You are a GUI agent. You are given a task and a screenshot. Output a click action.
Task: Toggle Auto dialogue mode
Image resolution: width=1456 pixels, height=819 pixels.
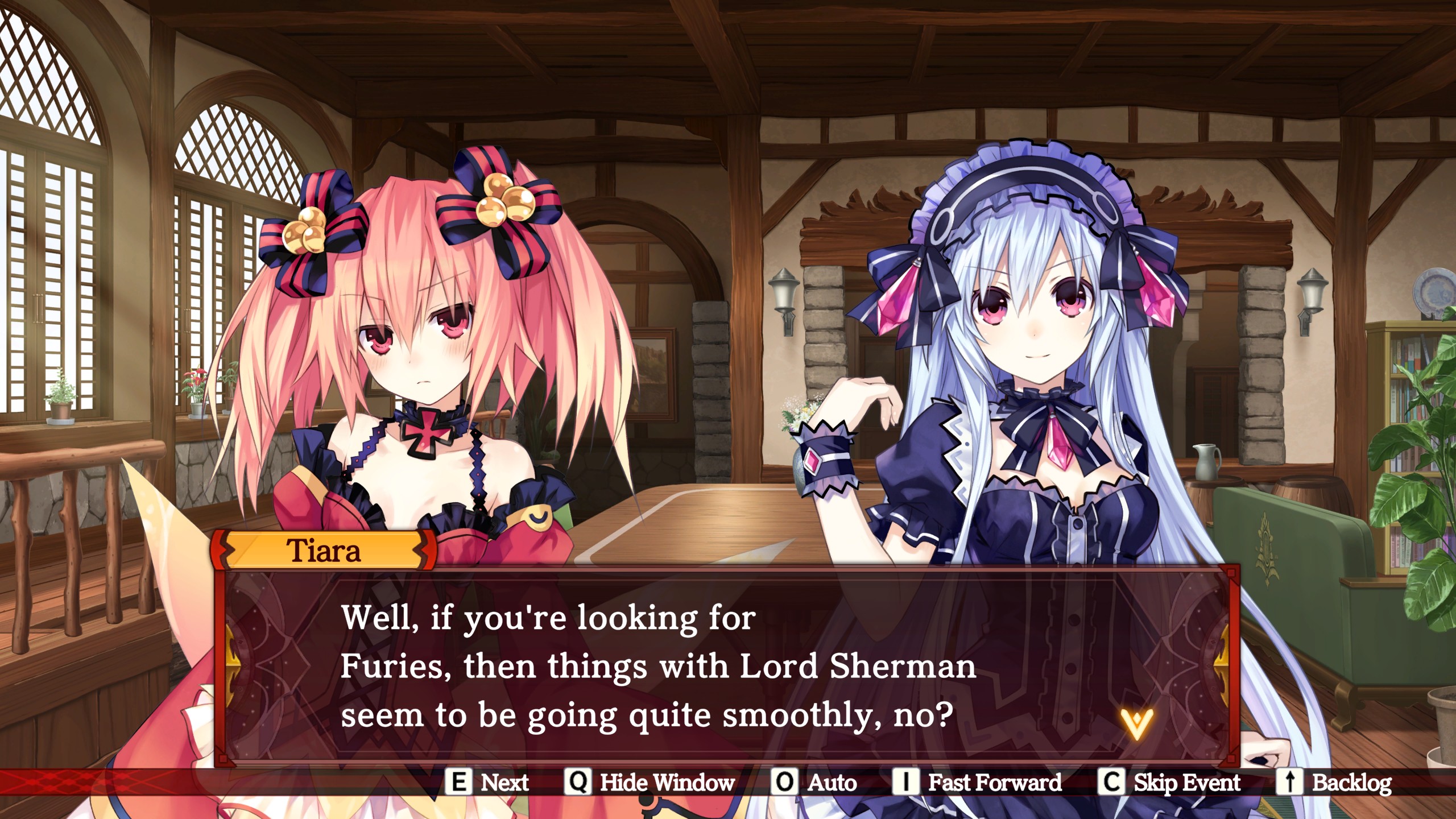[x=814, y=783]
